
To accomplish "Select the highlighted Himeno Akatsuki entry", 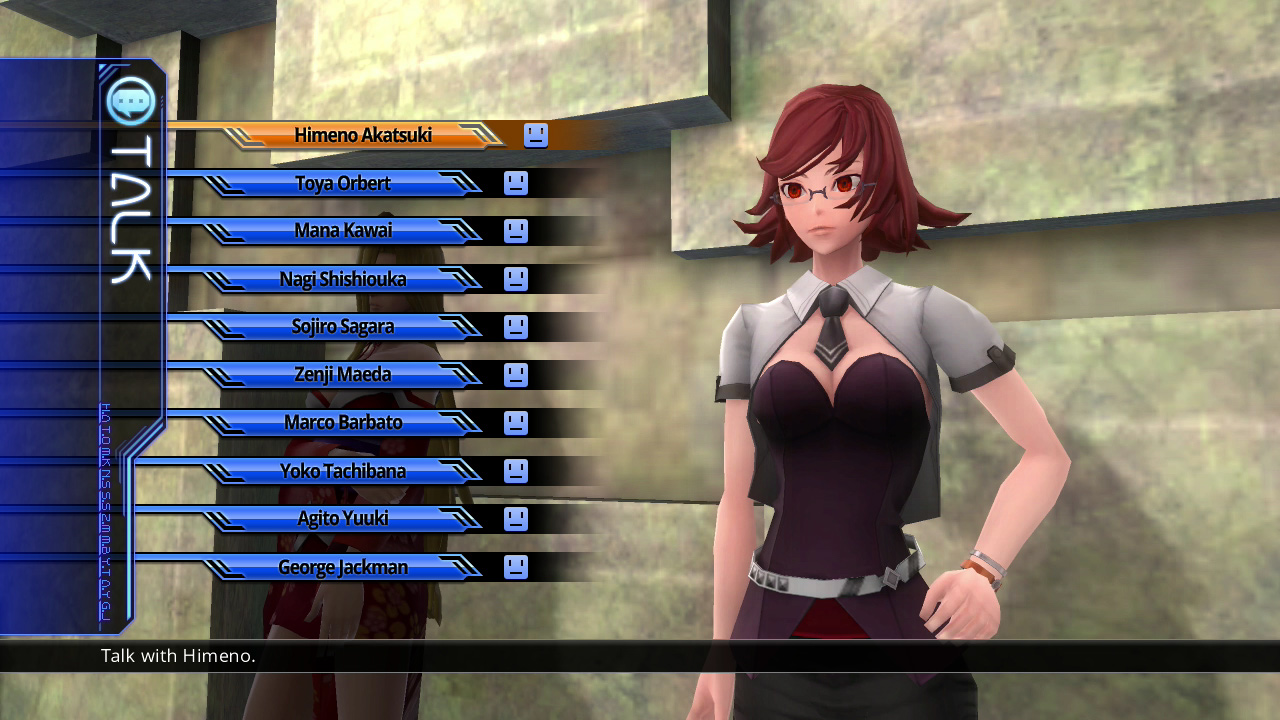I will 365,135.
